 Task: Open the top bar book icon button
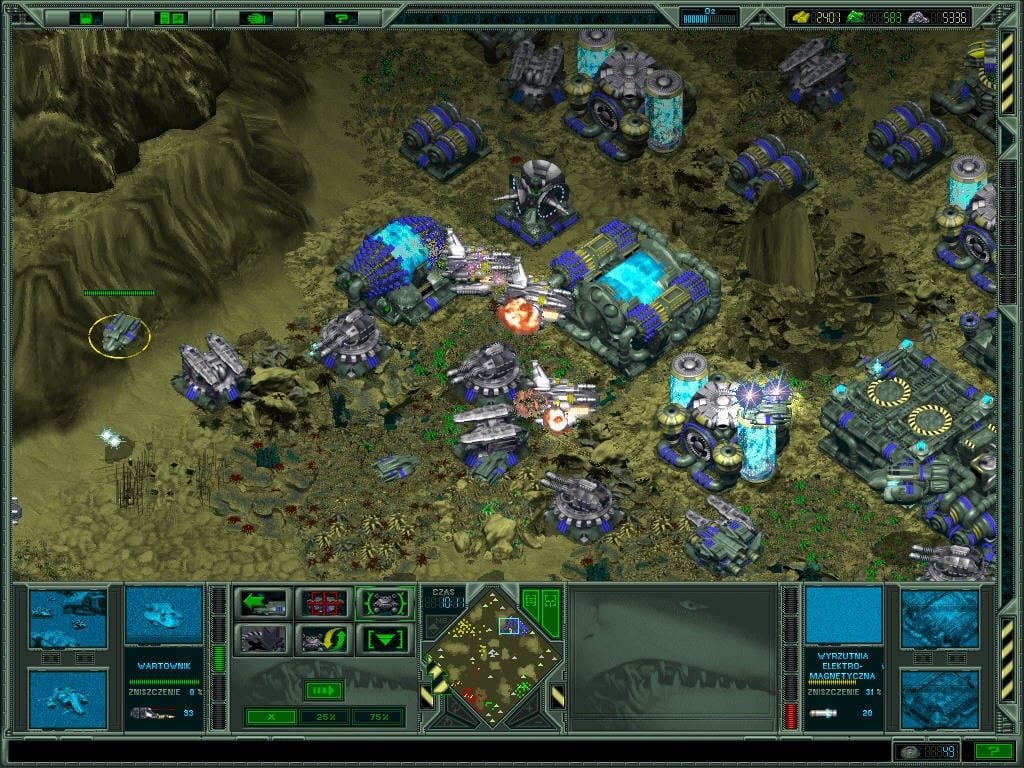(172, 17)
